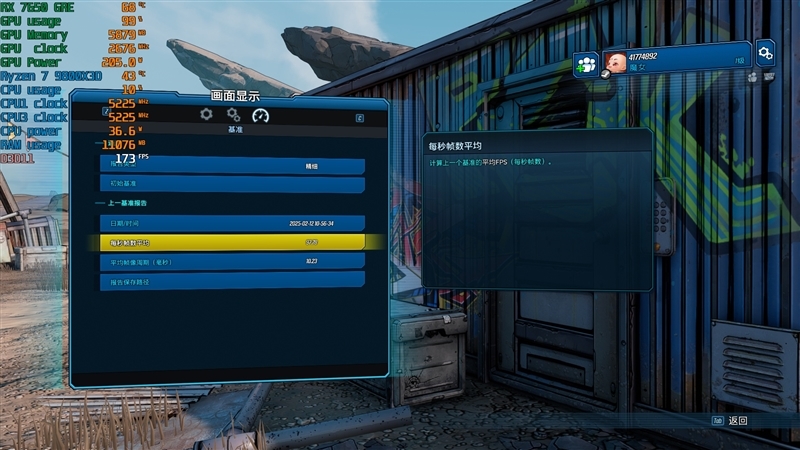Change the 报告类型 report type row
This screenshot has height=450, width=800.
(x=231, y=166)
